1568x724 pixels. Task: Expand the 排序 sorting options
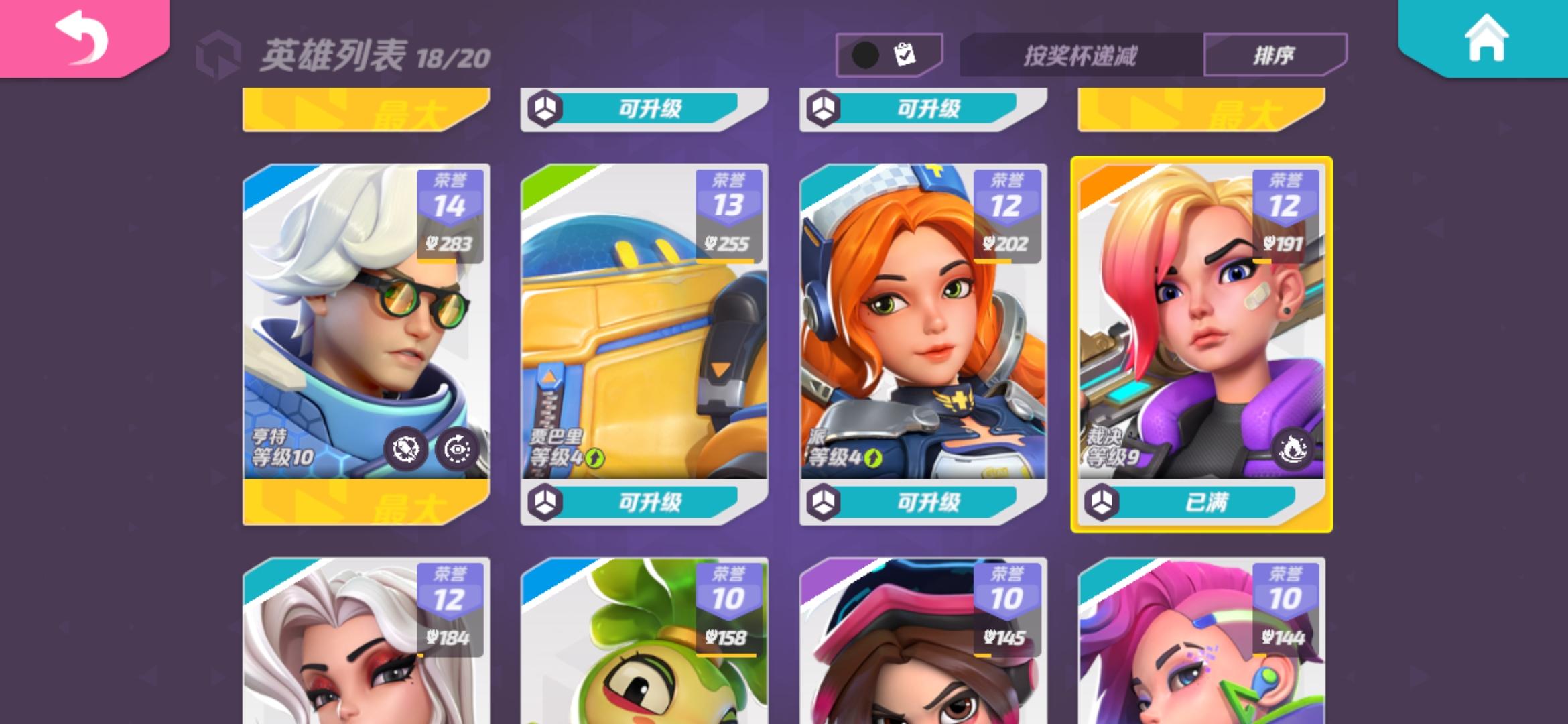click(1276, 54)
